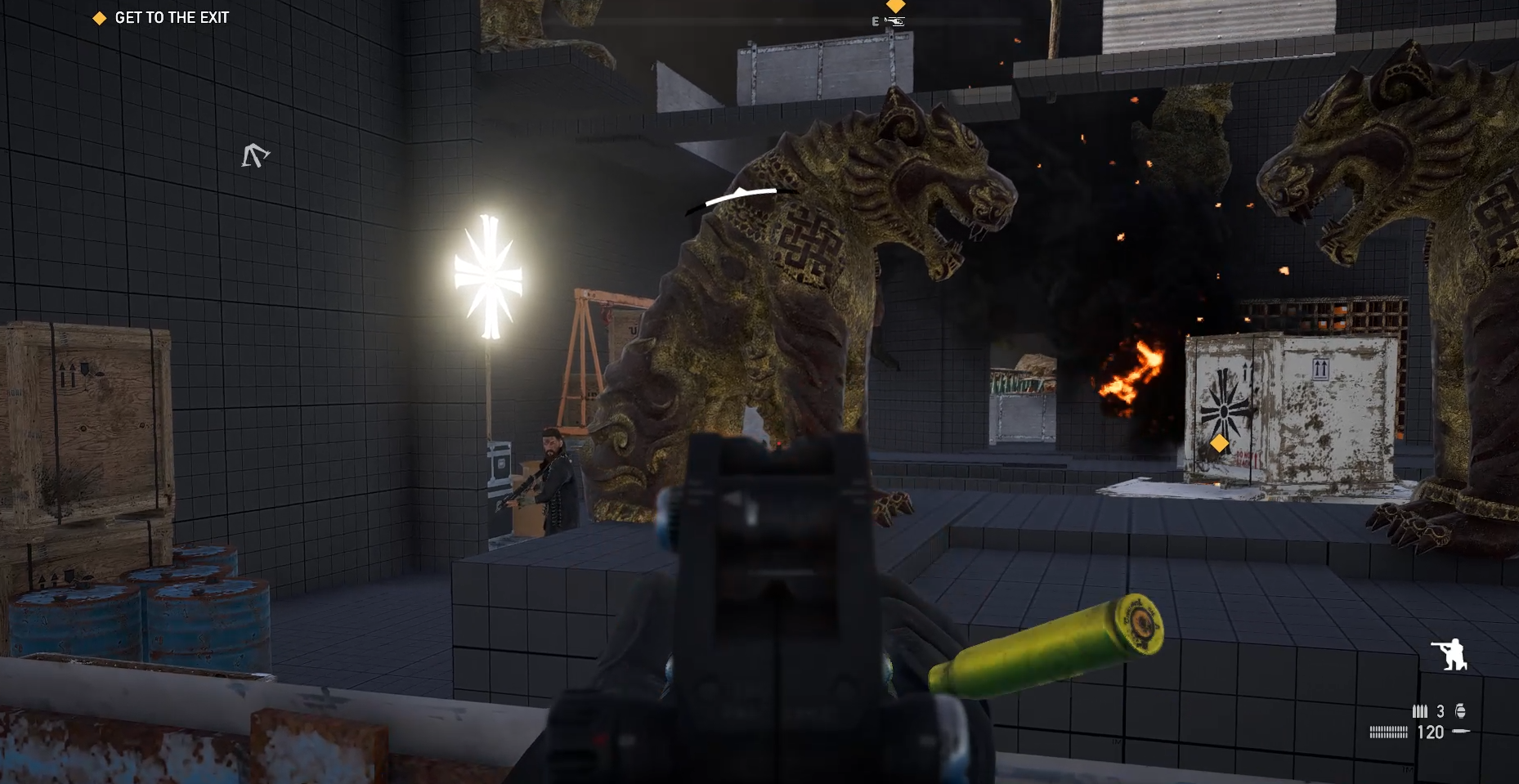Image resolution: width=1519 pixels, height=784 pixels.
Task: Select the helicopter icon on the compass
Action: (x=896, y=22)
